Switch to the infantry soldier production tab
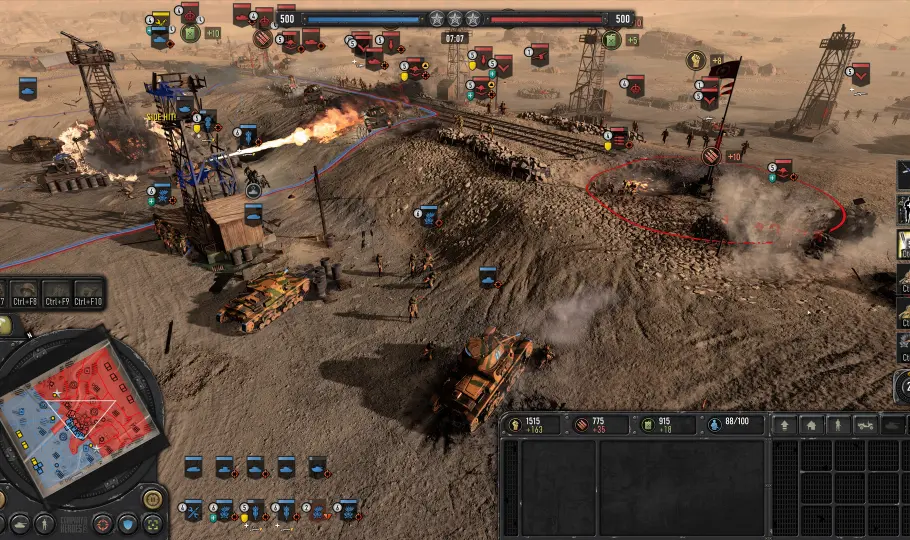The height and width of the screenshot is (540, 910). tap(838, 425)
